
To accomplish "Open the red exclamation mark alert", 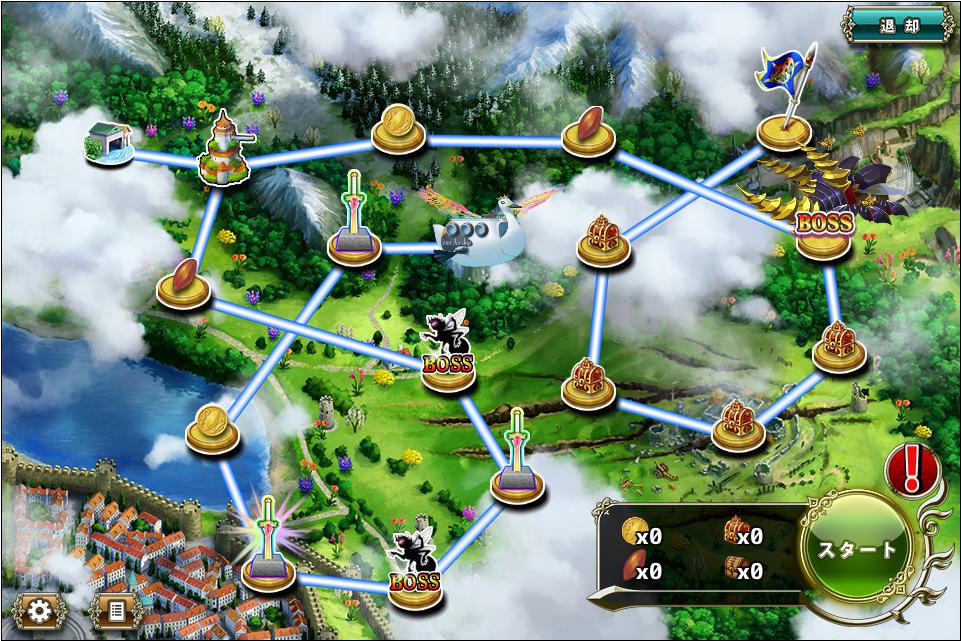I will 910,468.
